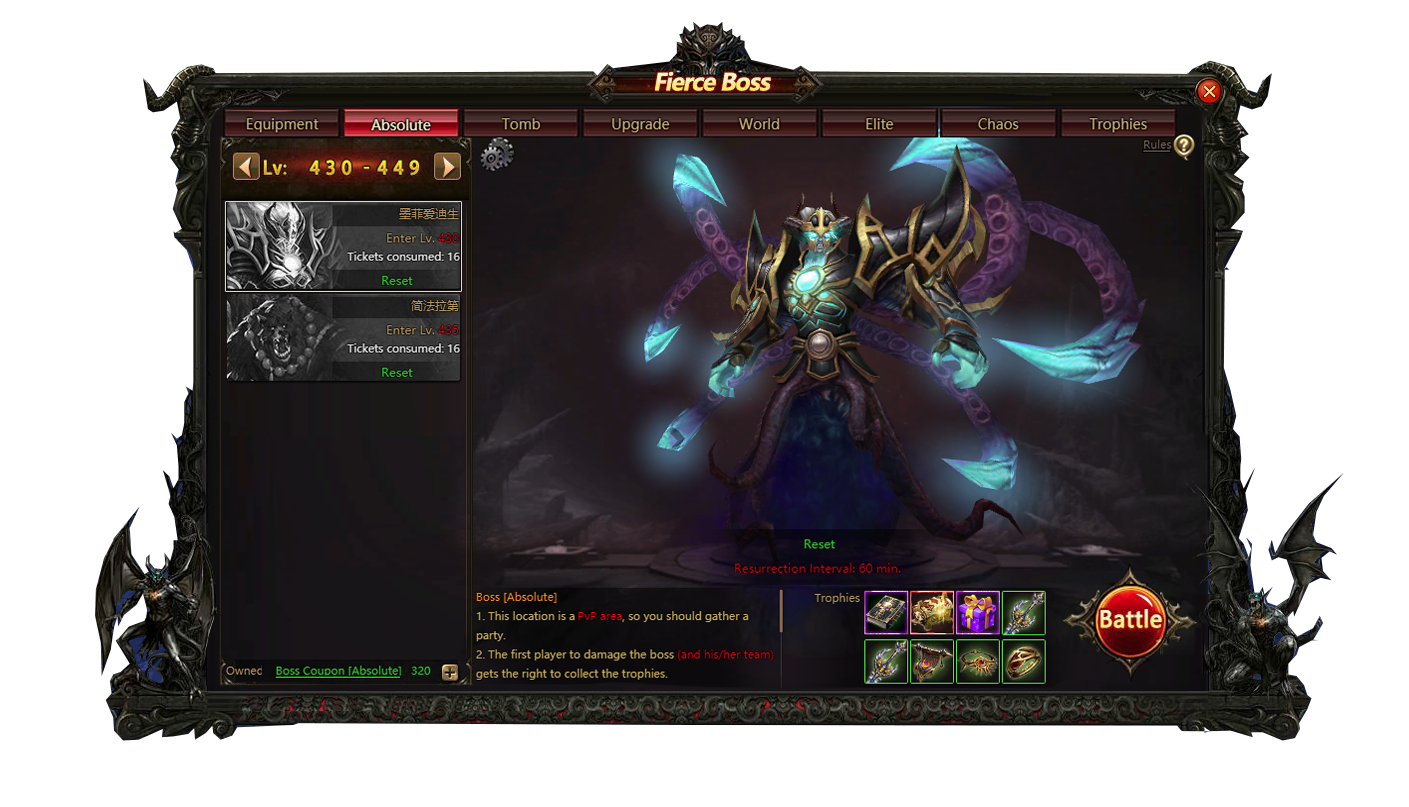Image resolution: width=1409 pixels, height=807 pixels.
Task: Choose the bear boss entry at Lv. 435
Action: tap(343, 338)
